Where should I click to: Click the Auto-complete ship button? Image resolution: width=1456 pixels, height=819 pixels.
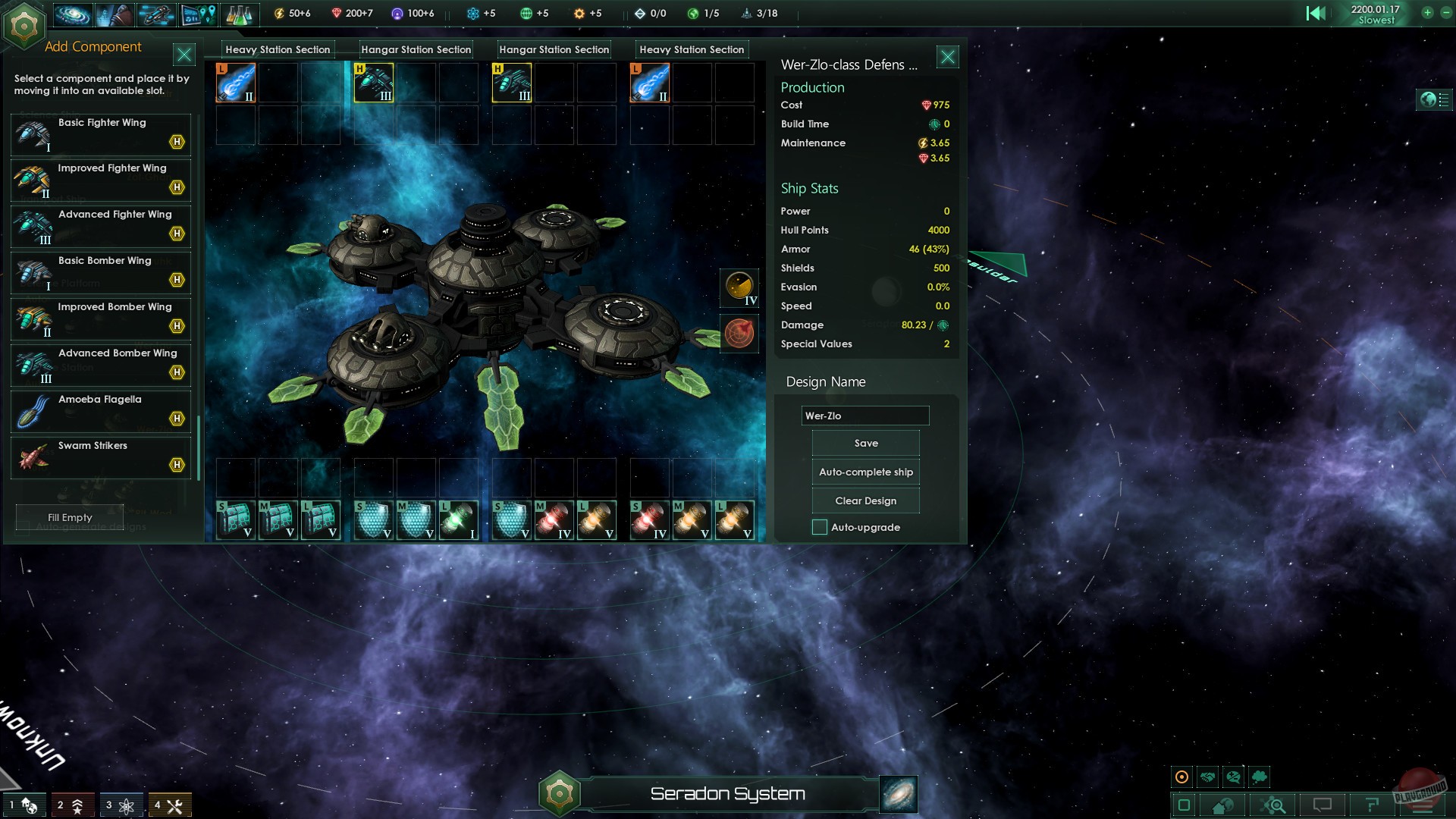[865, 472]
